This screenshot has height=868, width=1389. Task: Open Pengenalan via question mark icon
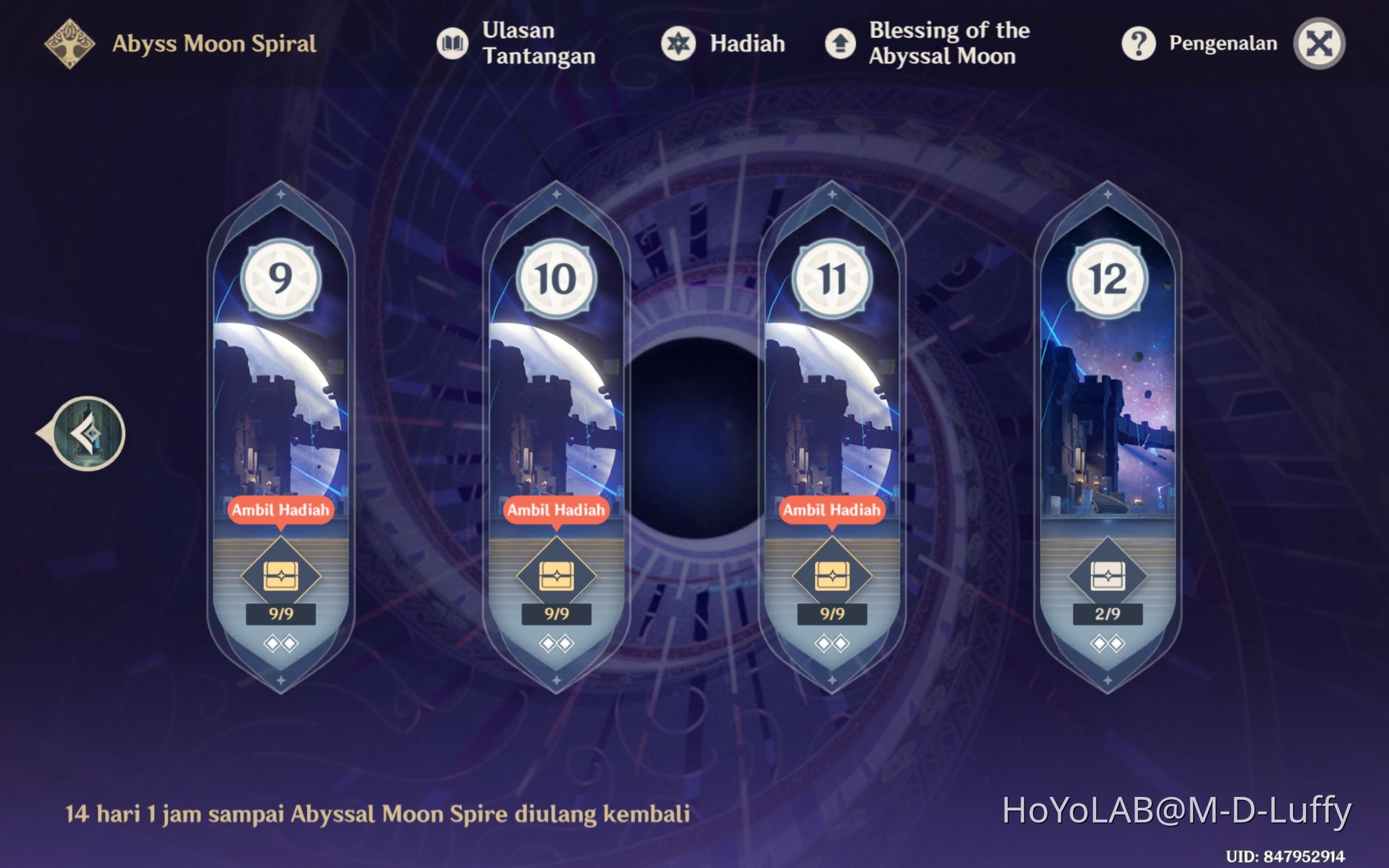tap(1138, 43)
